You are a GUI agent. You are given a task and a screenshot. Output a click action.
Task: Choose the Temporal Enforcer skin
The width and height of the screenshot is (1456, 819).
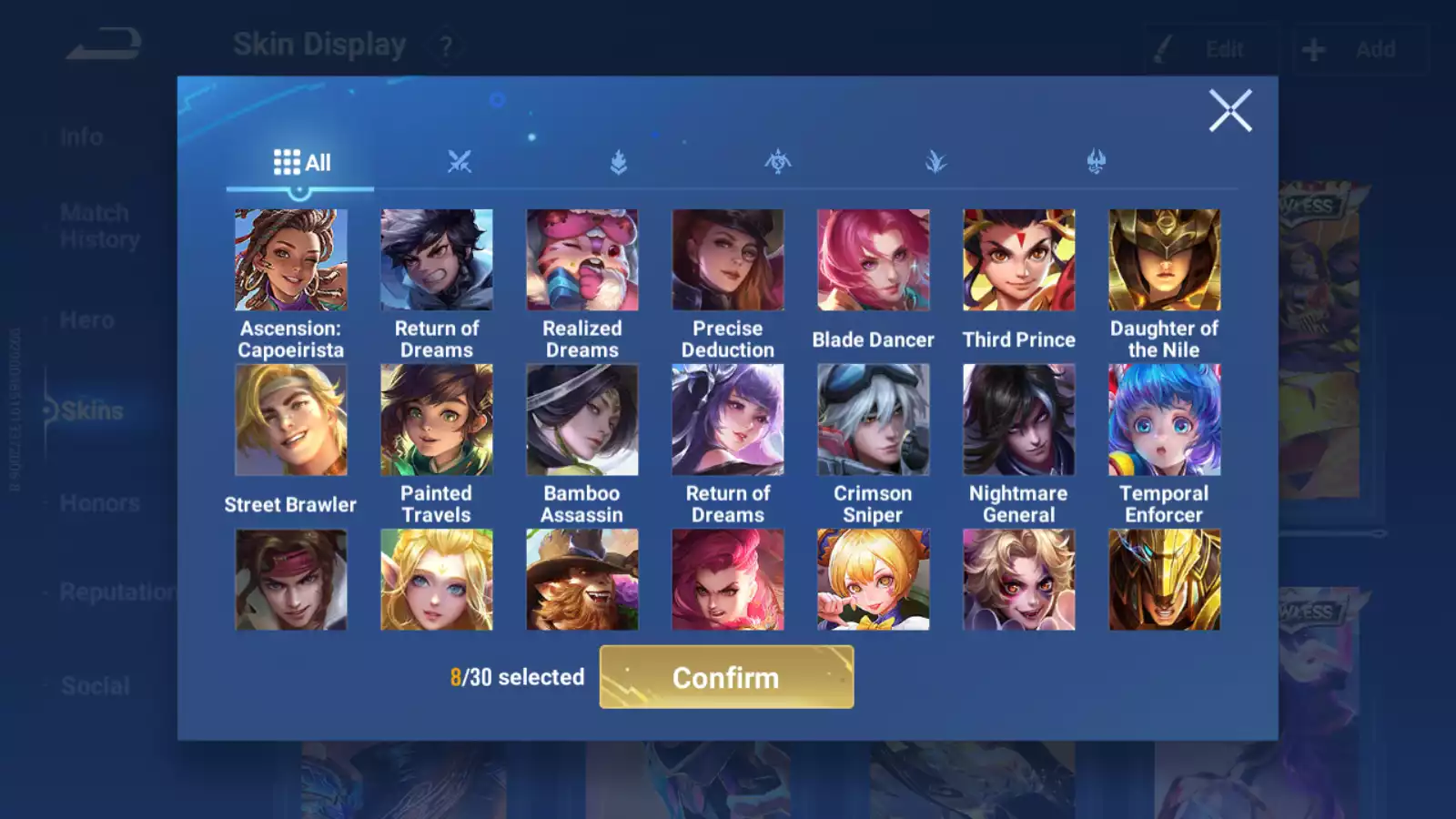(x=1165, y=420)
